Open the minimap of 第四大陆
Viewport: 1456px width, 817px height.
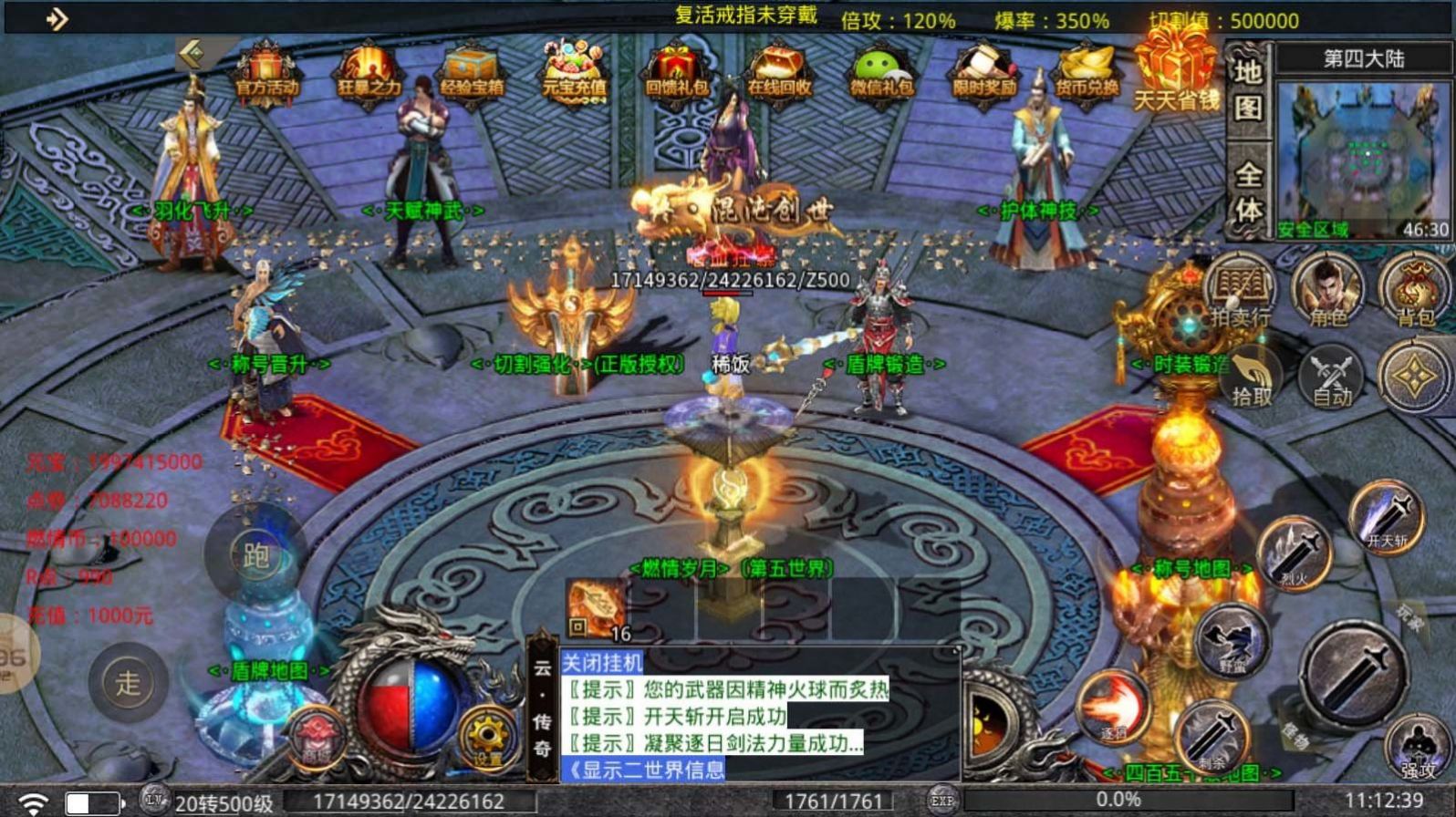[1363, 157]
